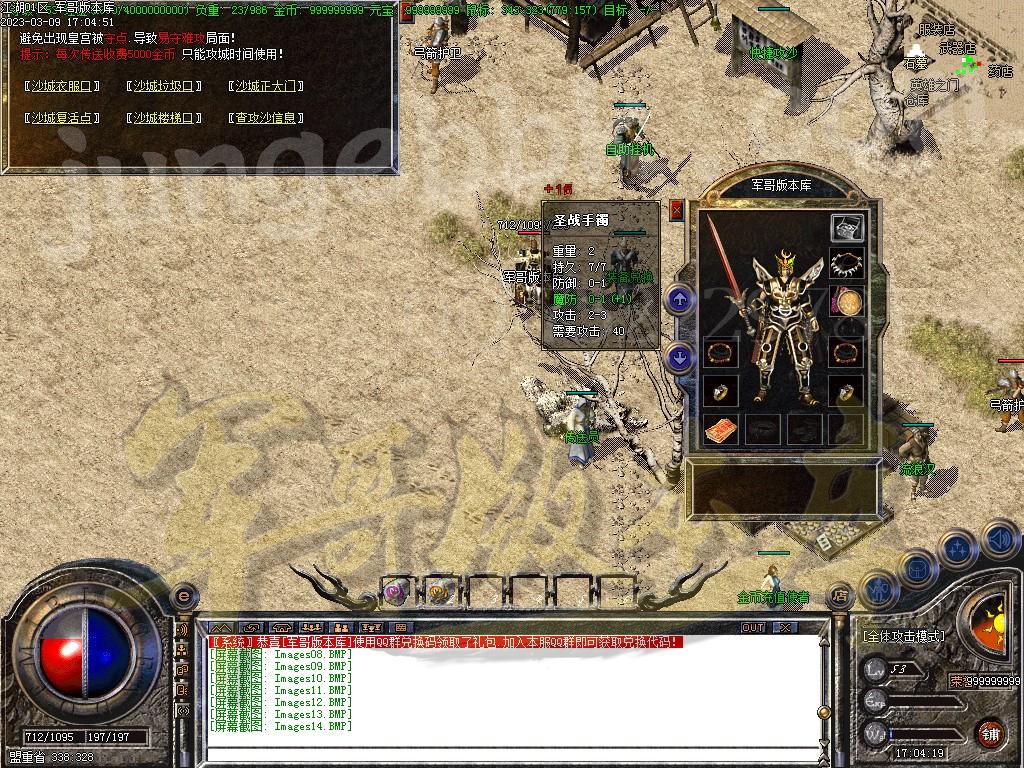Select the necklace equipment slot
This screenshot has height=768, width=1024.
pos(847,264)
